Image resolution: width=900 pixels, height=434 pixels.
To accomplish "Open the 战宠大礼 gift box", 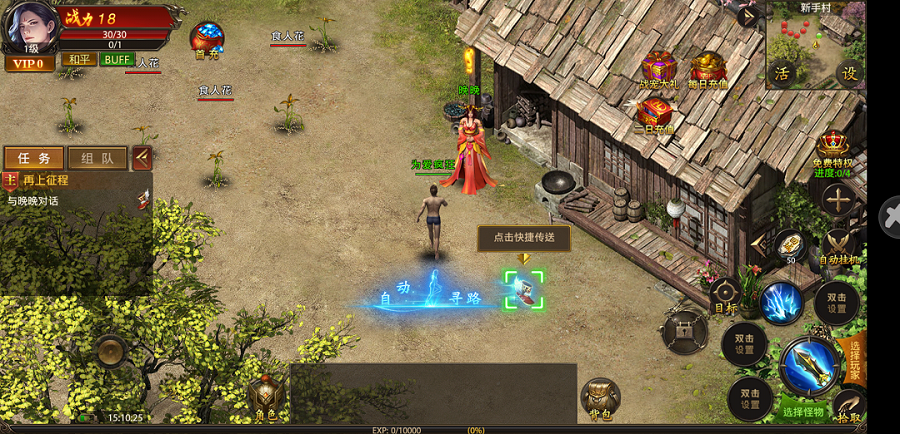I will pos(658,69).
